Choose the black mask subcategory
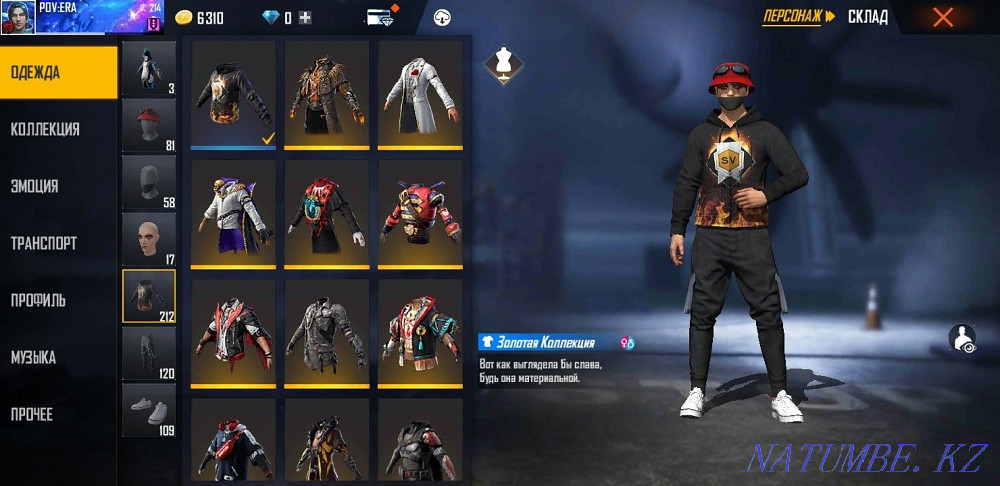 point(148,182)
